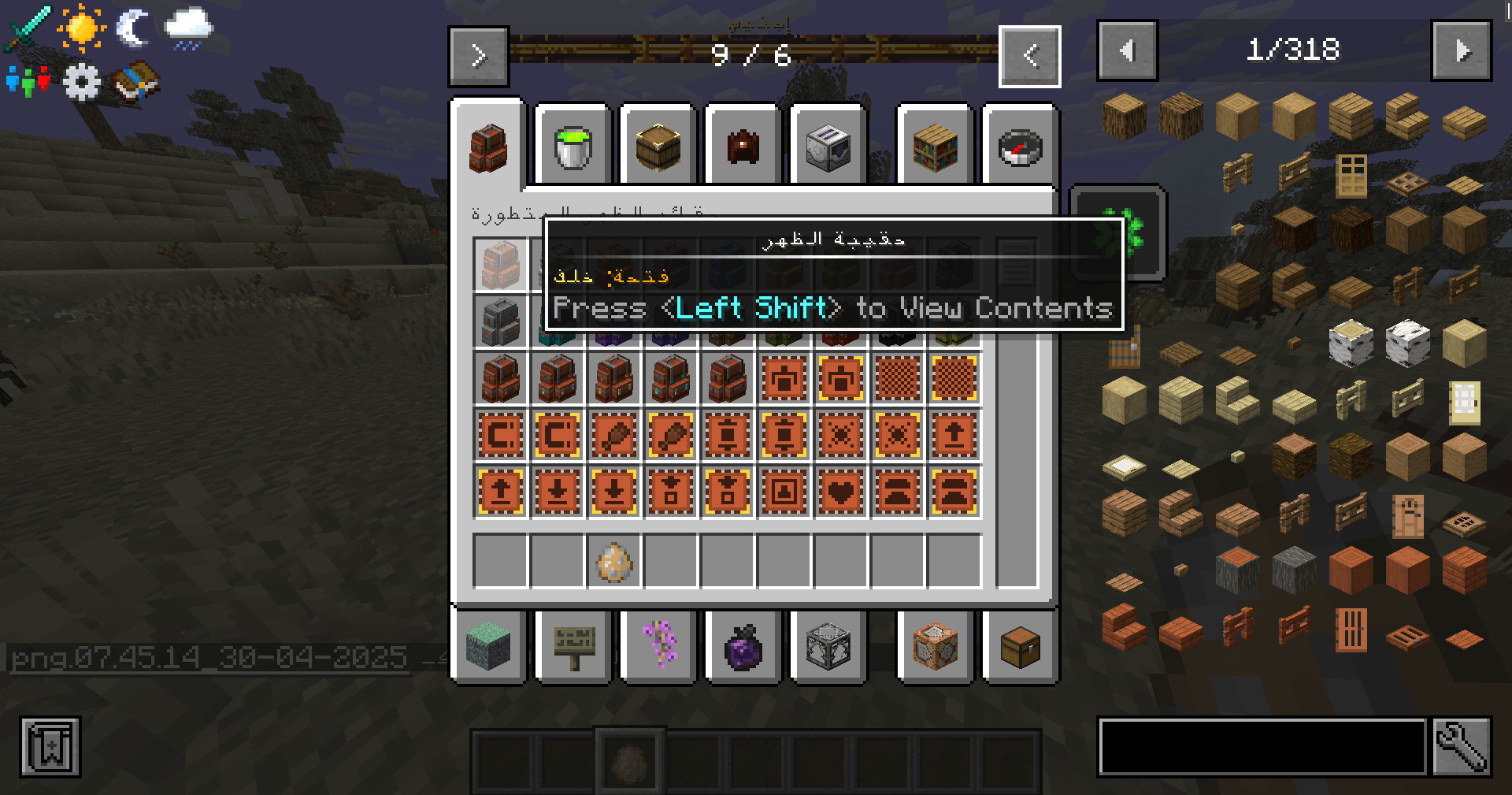Select the oak sign creative tab
Screen dimensions: 1512x795
coord(574,647)
